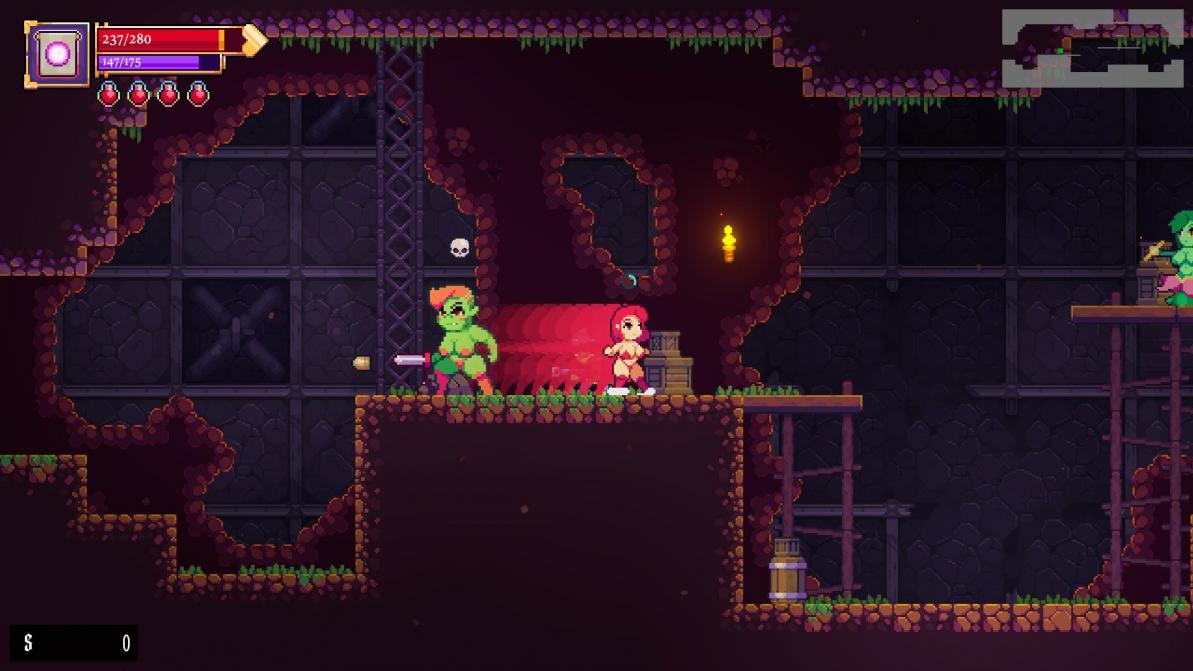This screenshot has width=1193, height=671.
Task: Select the pink orb spell icon
Action: point(57,54)
